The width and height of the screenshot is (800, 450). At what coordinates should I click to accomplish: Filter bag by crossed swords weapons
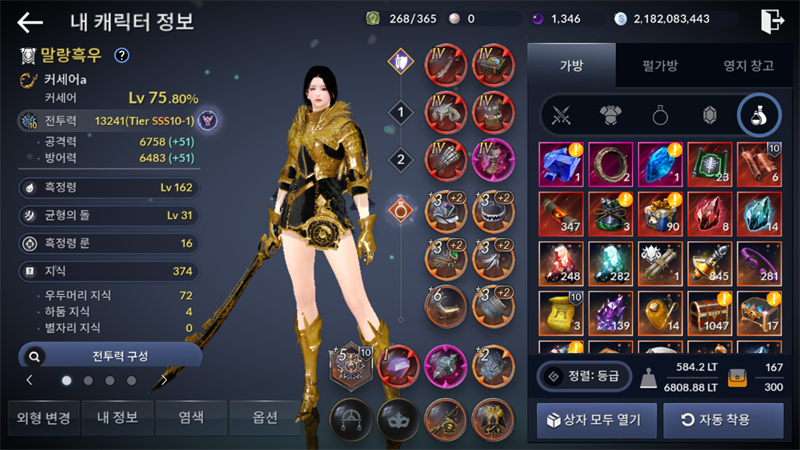click(562, 115)
